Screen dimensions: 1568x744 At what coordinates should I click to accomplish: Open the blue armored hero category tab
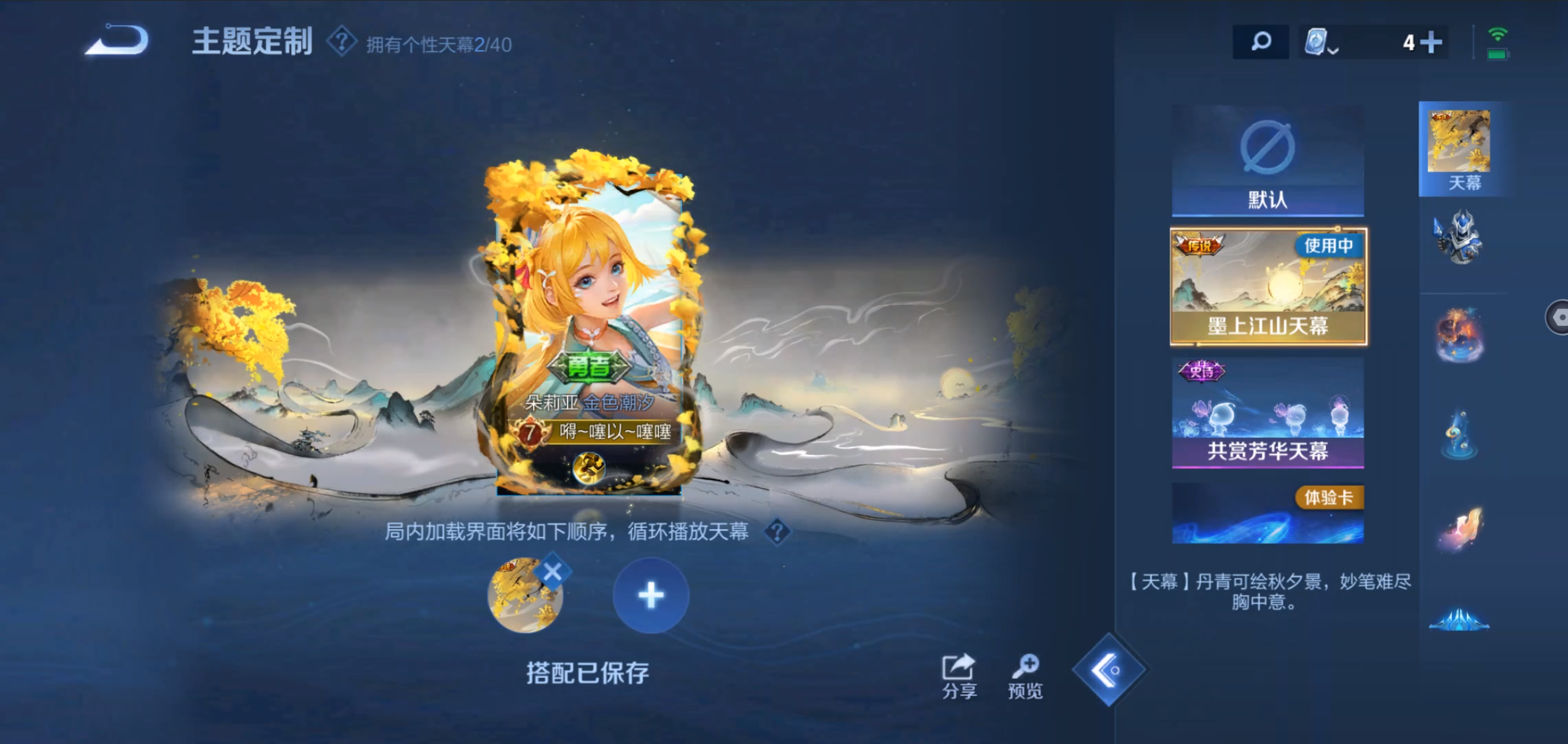tap(1460, 238)
